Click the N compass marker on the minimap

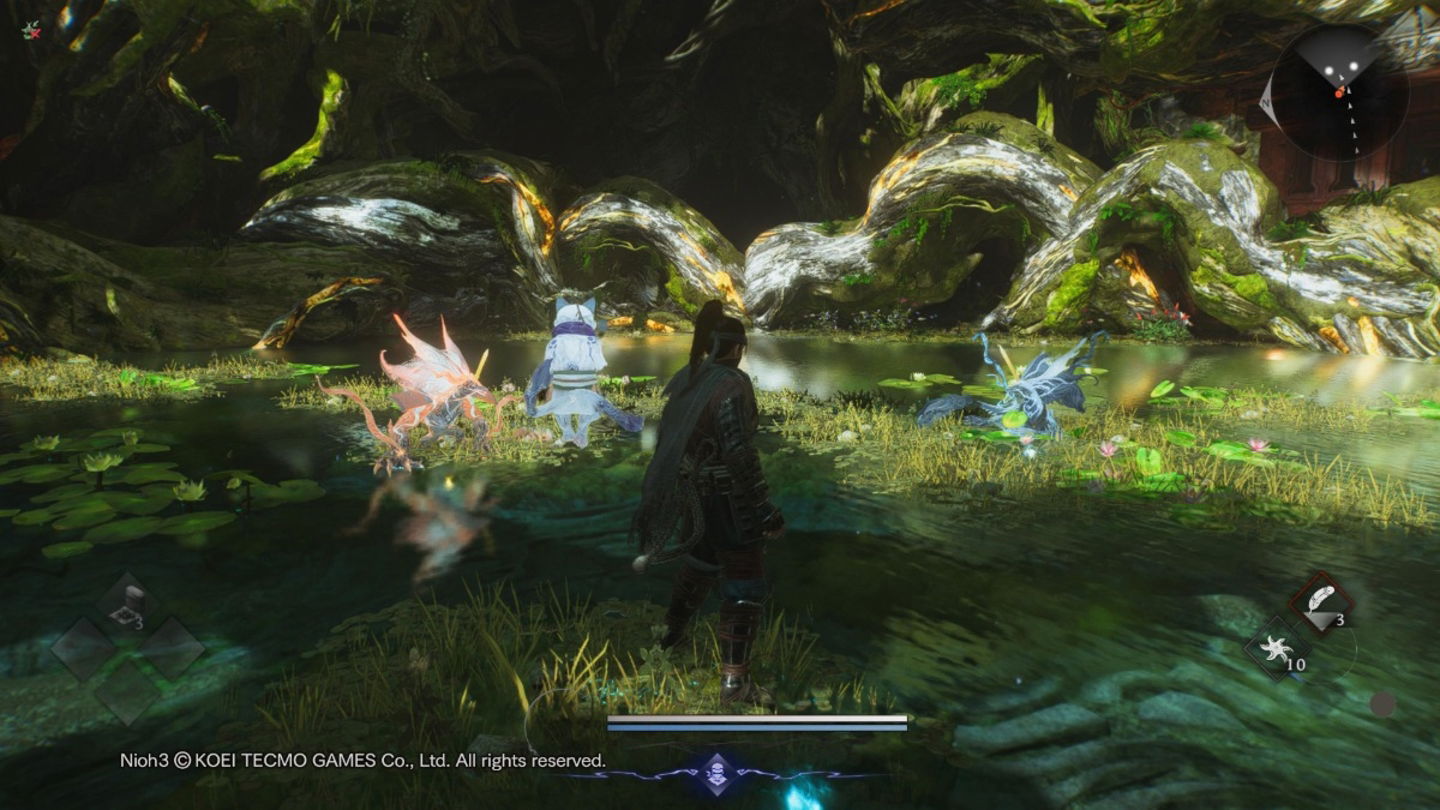click(1266, 103)
